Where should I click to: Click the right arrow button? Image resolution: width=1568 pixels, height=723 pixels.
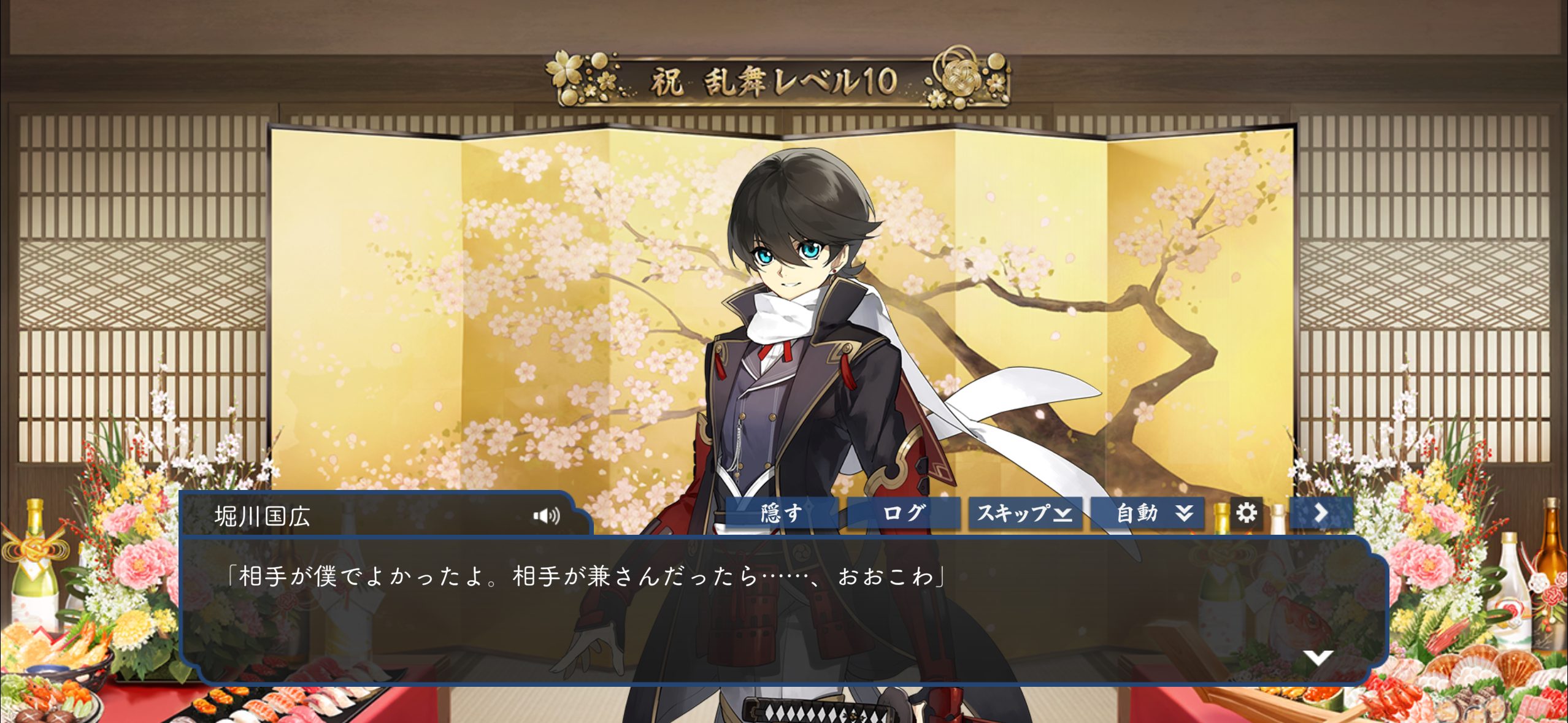tap(1321, 513)
